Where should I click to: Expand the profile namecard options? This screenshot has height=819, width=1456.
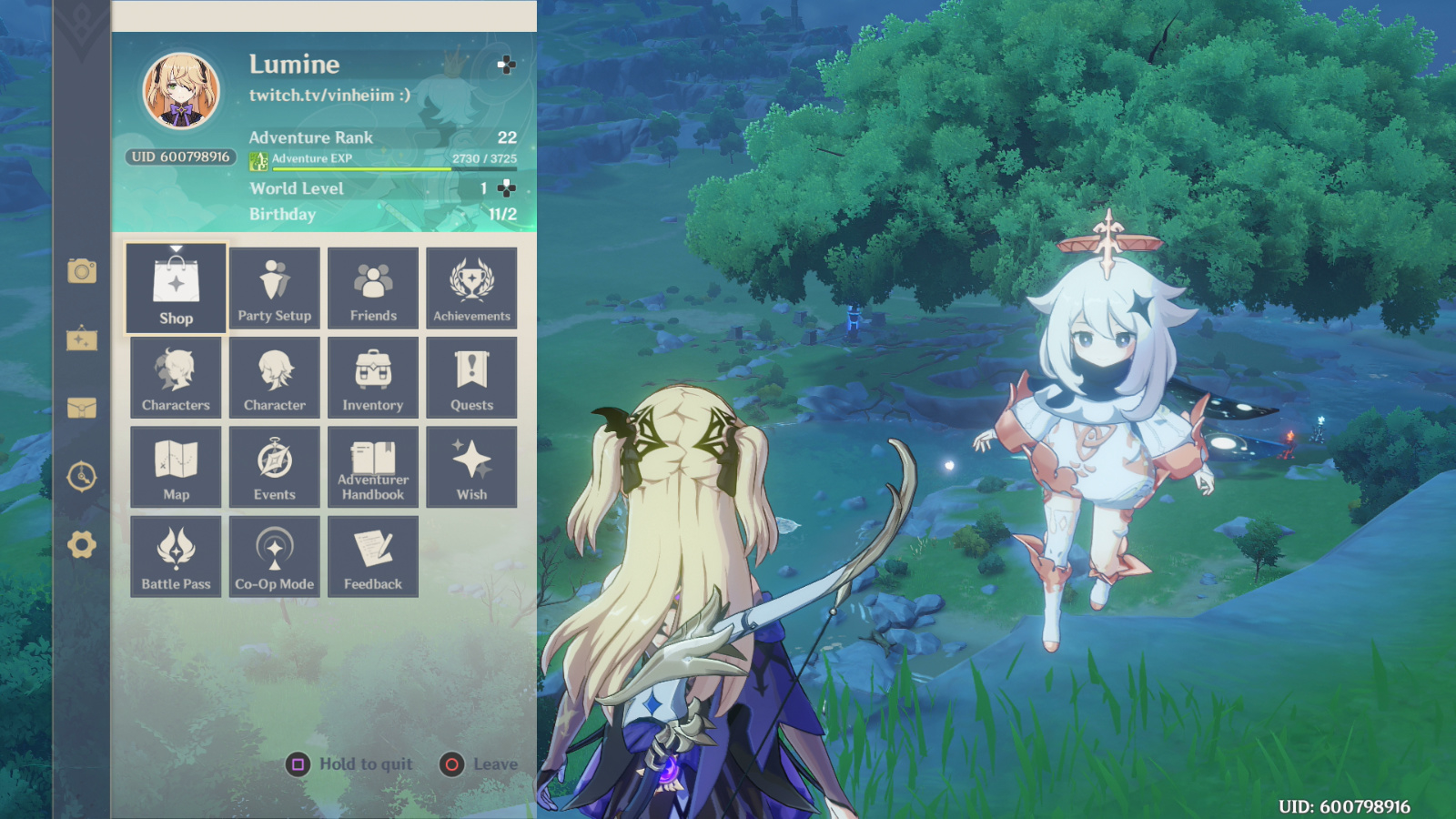pyautogui.click(x=506, y=66)
